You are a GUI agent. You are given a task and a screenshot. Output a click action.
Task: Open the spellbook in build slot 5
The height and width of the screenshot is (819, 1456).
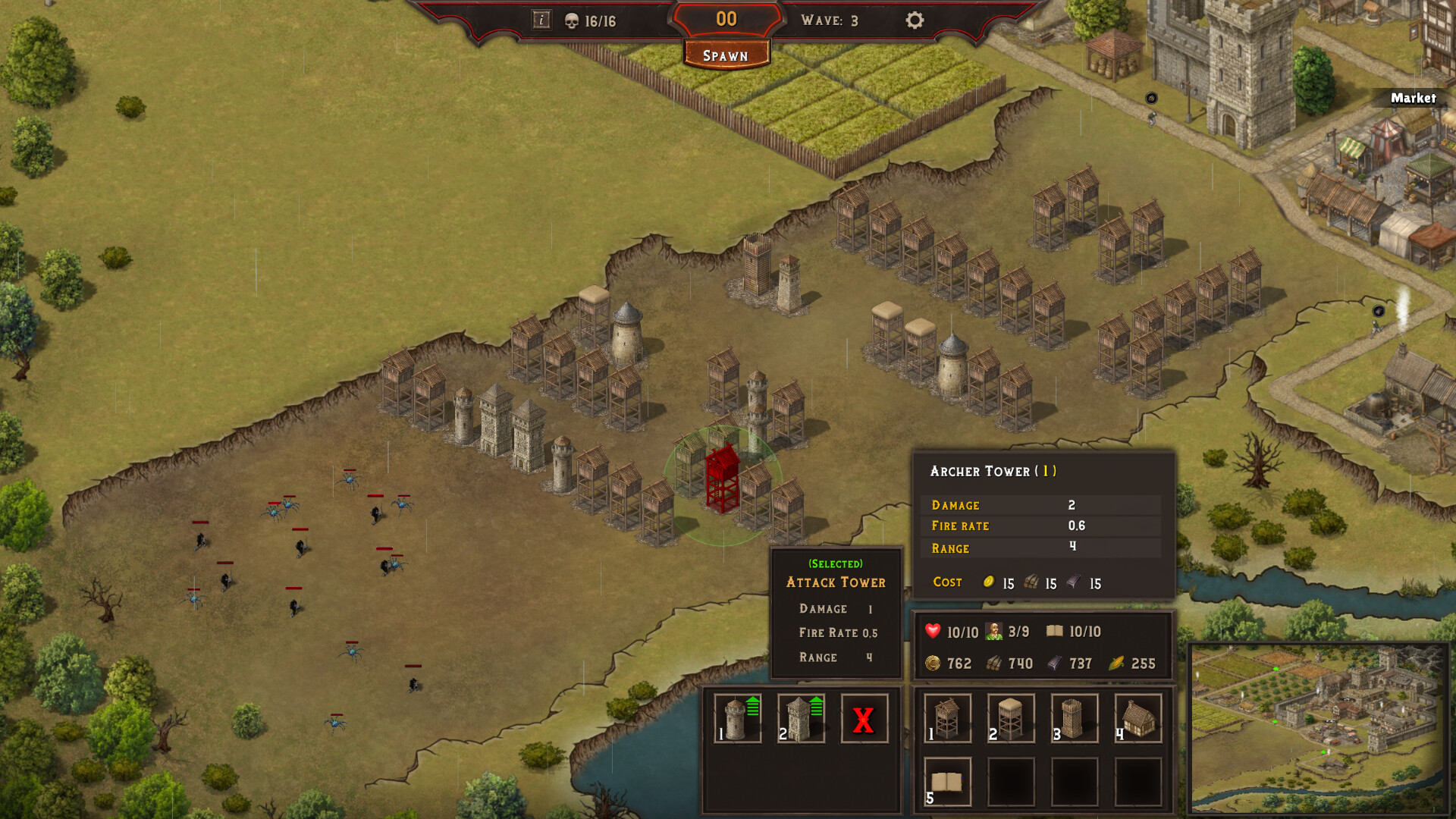pyautogui.click(x=946, y=781)
